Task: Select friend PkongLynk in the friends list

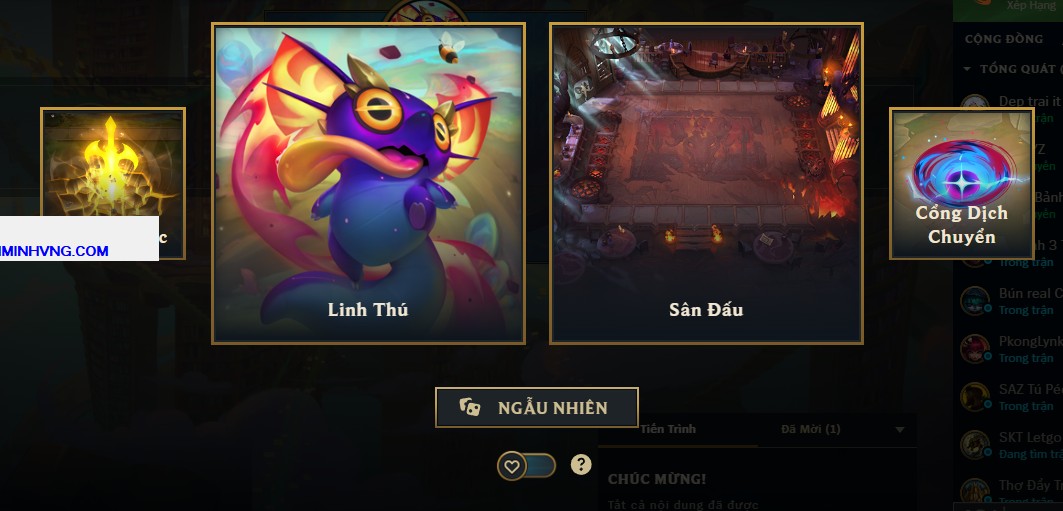Action: [x=1020, y=348]
